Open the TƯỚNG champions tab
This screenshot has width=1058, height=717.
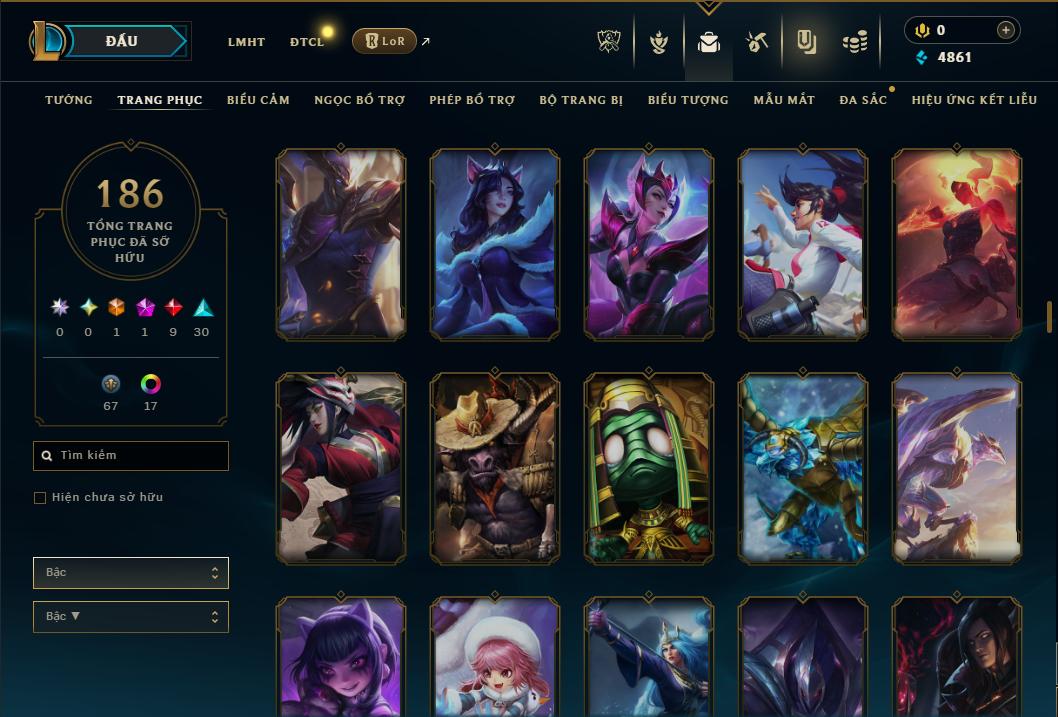[x=69, y=100]
